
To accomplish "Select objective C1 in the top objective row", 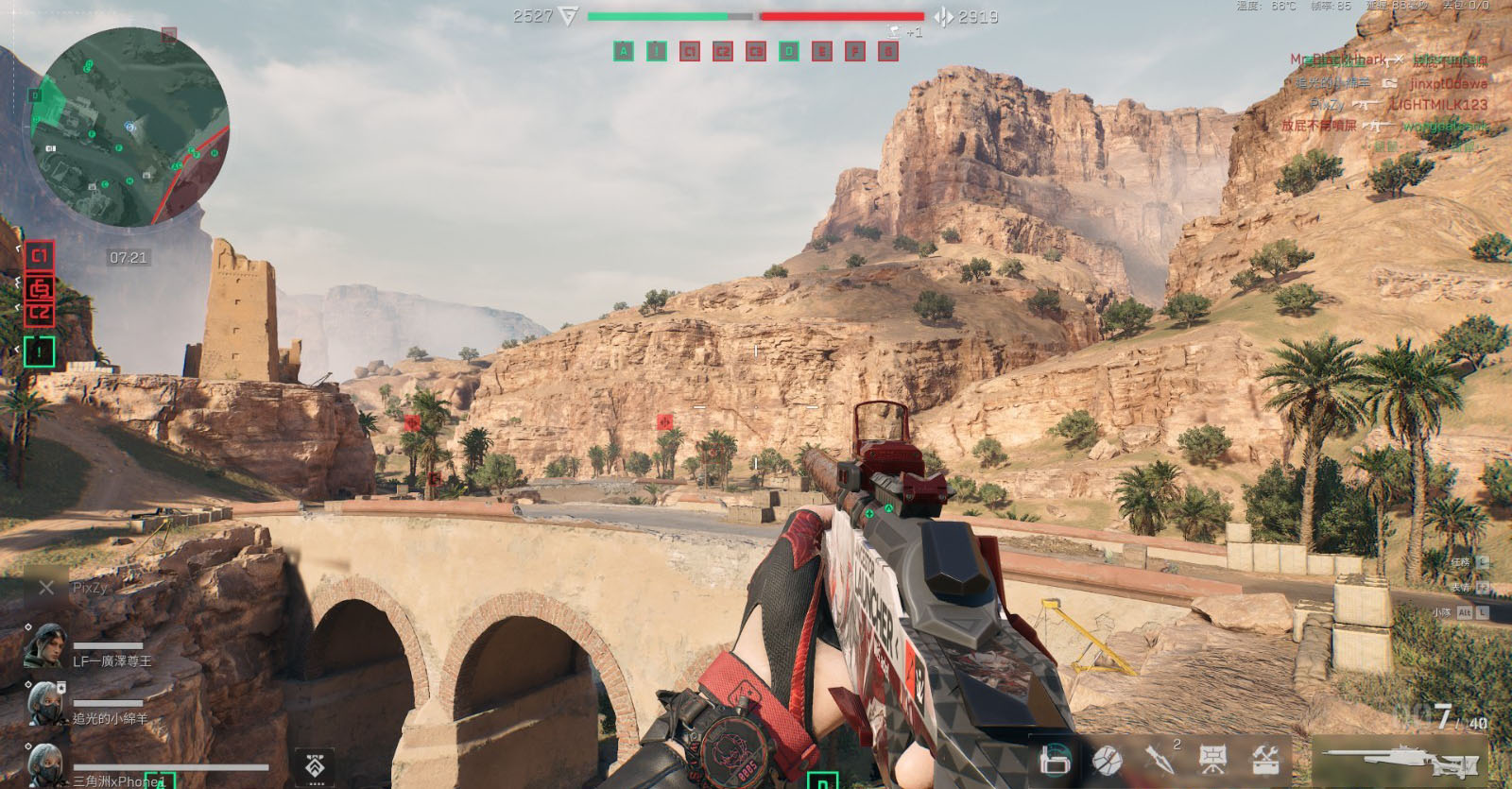I will pyautogui.click(x=689, y=51).
